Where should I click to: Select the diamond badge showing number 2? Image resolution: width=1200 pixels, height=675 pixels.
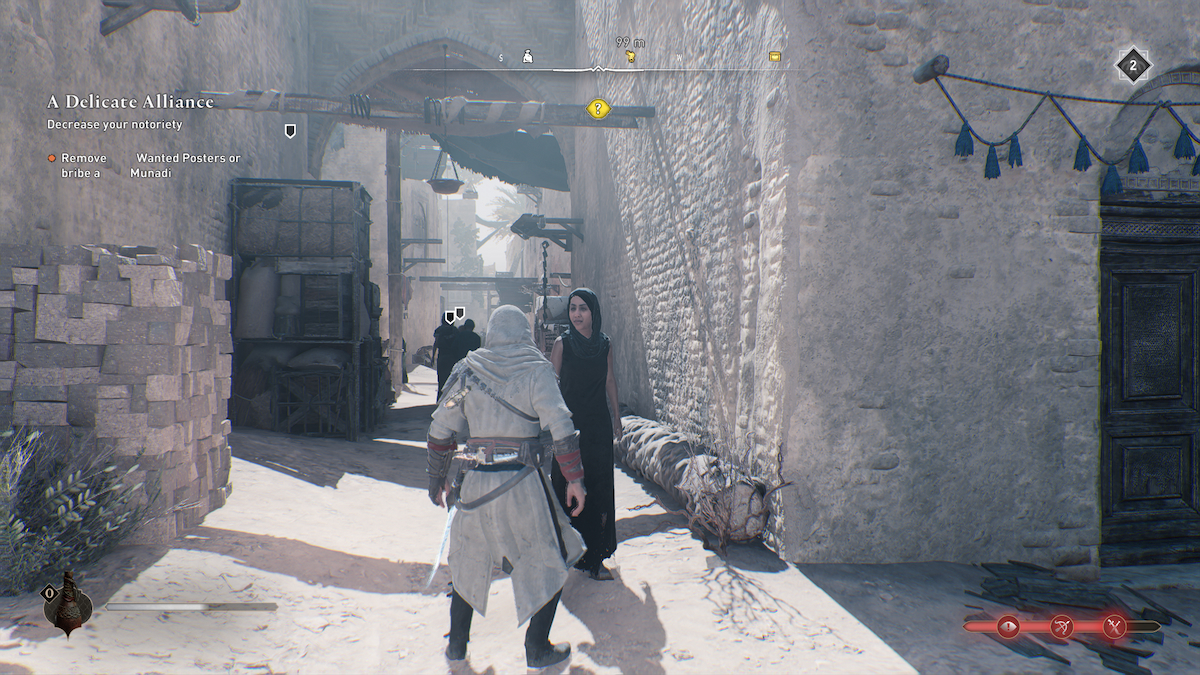[x=1133, y=66]
